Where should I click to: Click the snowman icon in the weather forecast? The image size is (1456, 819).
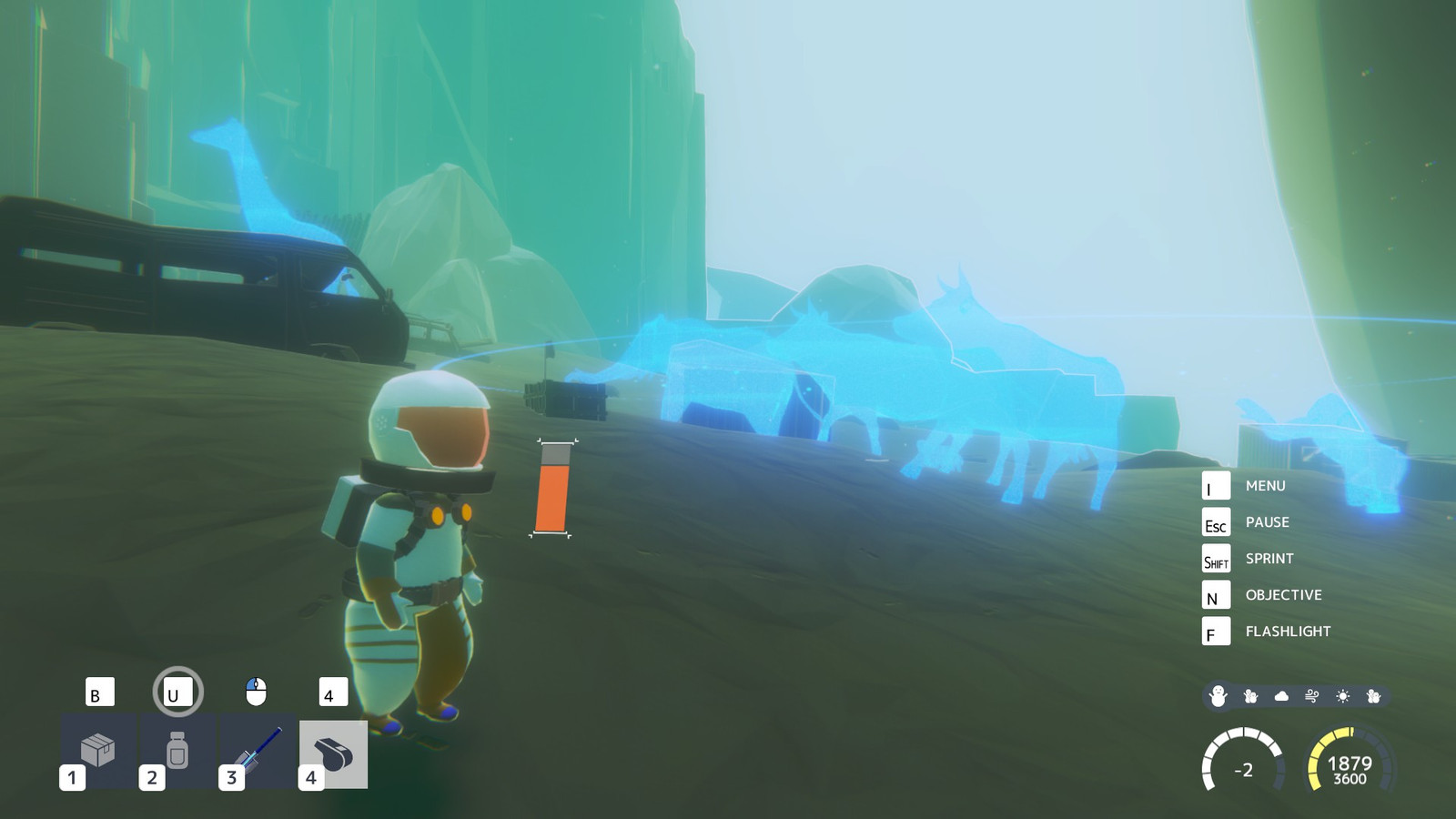point(1219,693)
